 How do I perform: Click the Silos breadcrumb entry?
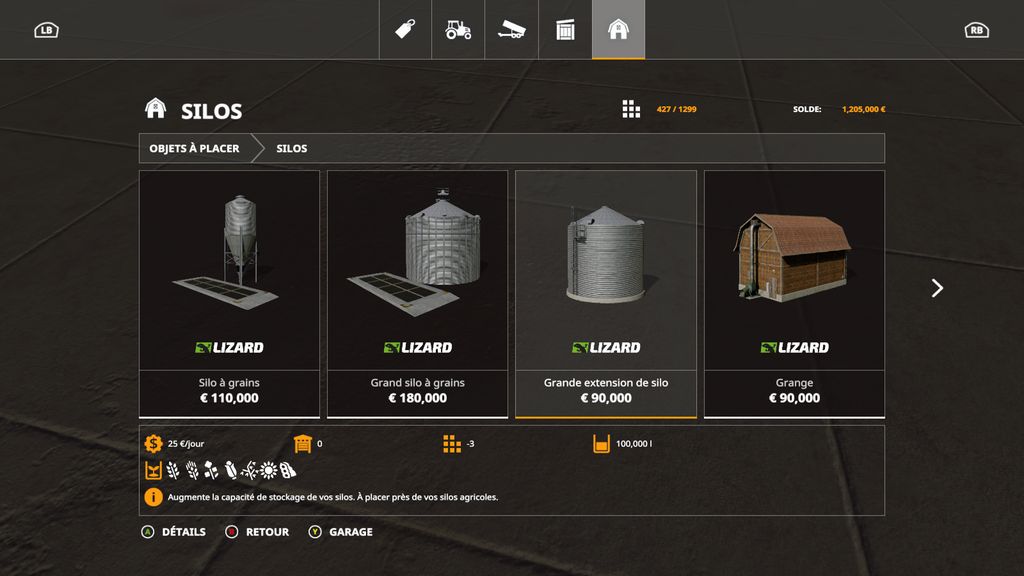pos(292,149)
